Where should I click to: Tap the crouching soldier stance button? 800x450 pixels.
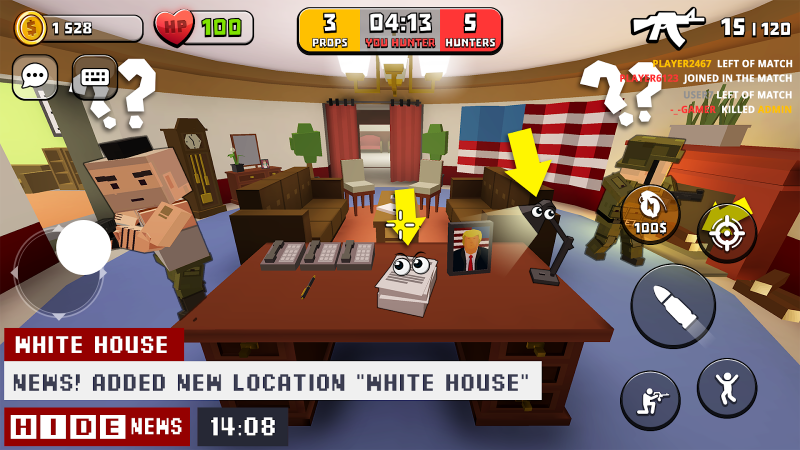[x=650, y=400]
